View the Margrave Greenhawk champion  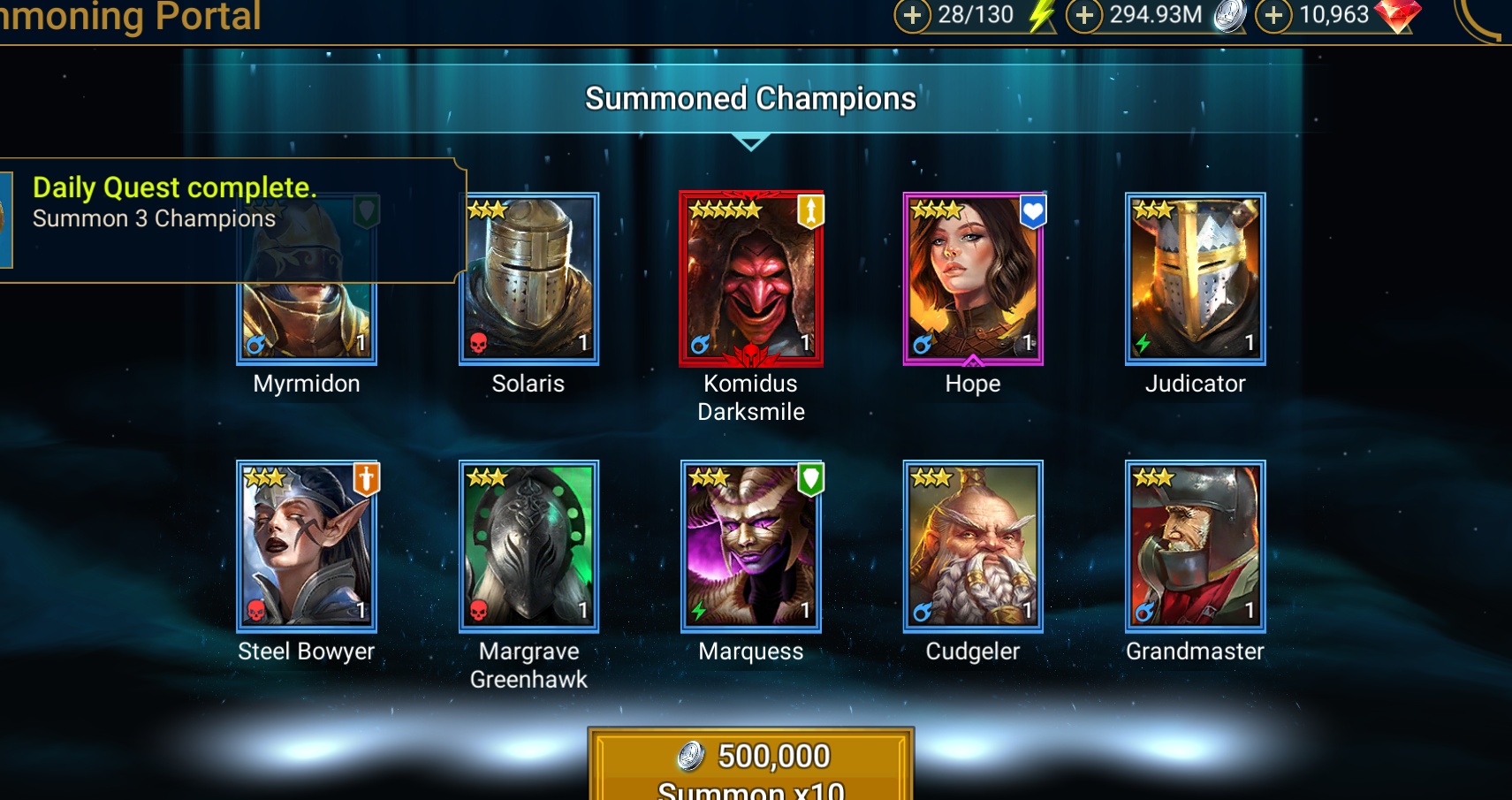(528, 546)
